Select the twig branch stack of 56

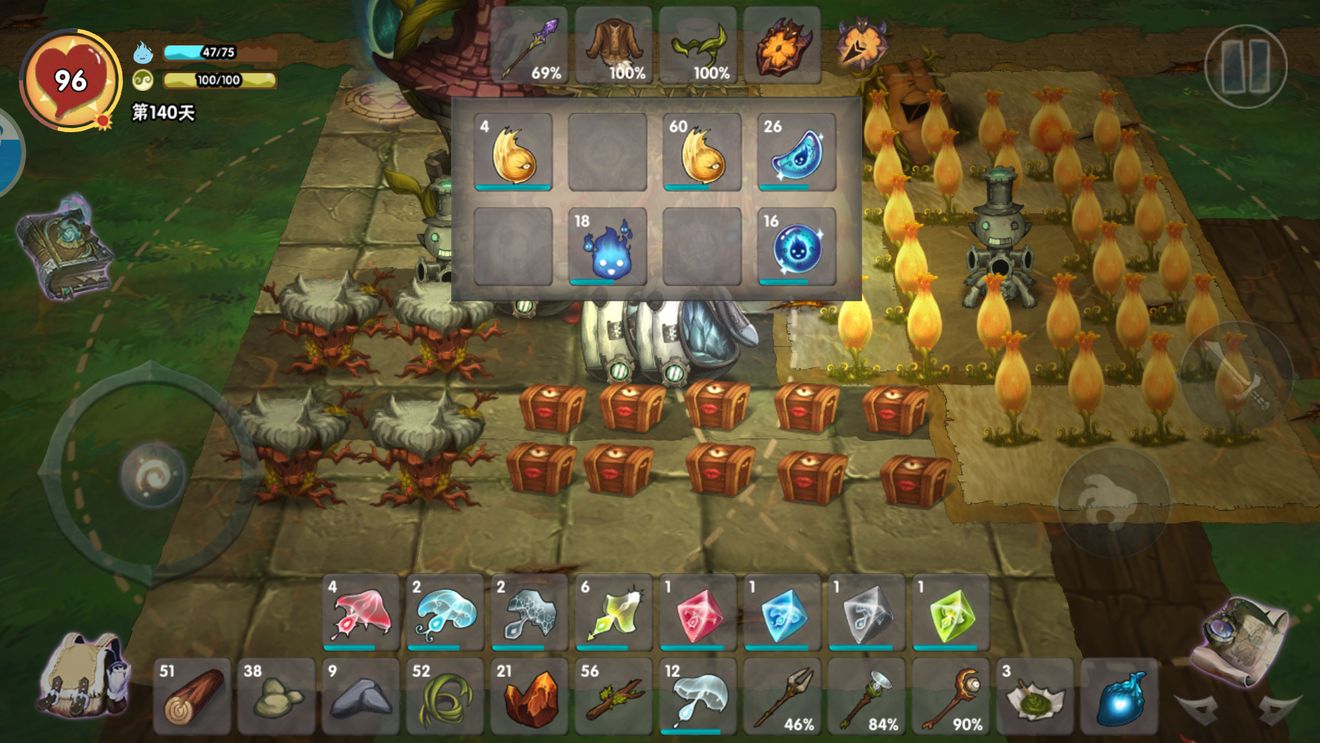point(613,696)
